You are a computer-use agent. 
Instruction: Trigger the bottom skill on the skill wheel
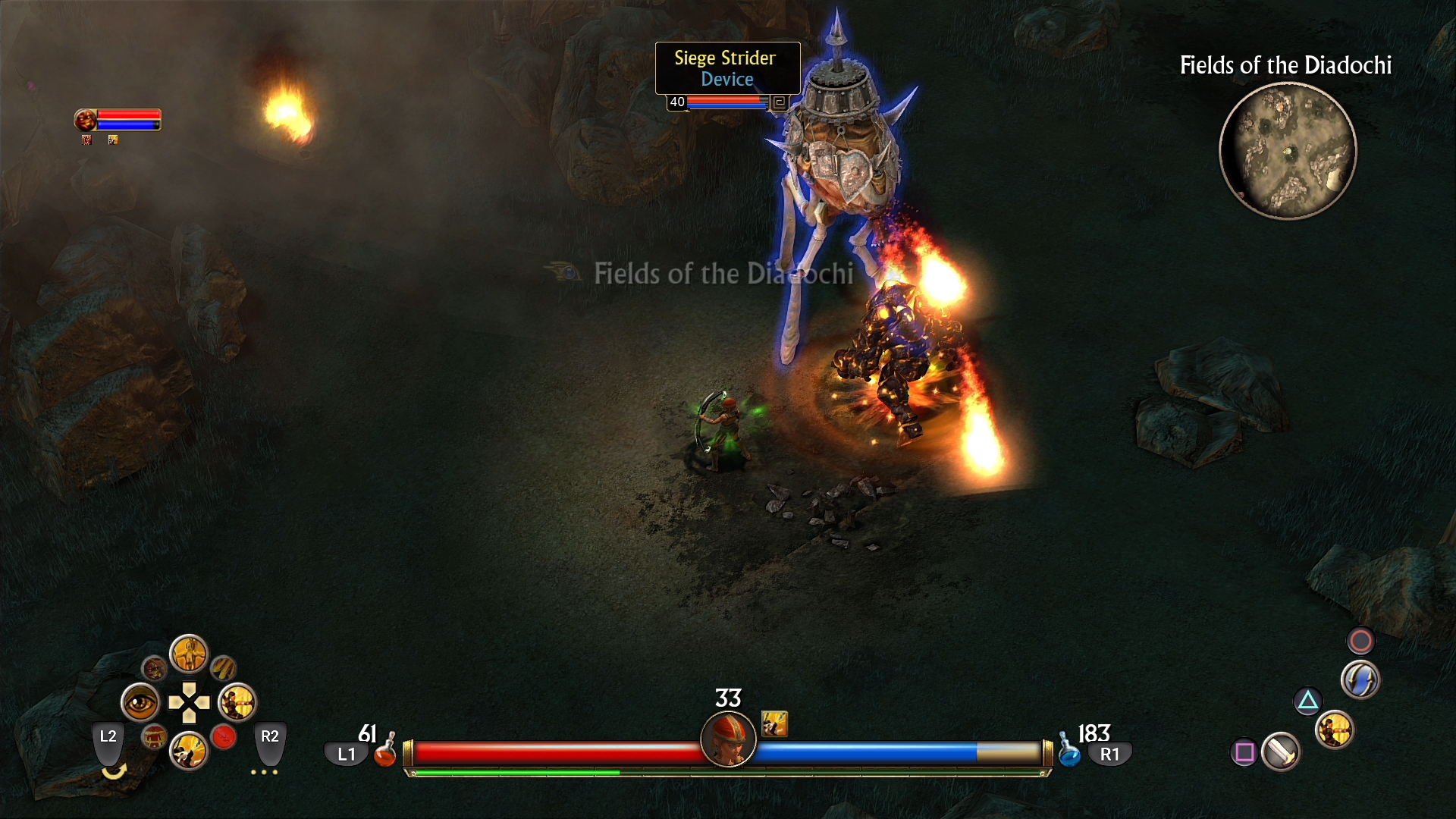pyautogui.click(x=188, y=751)
